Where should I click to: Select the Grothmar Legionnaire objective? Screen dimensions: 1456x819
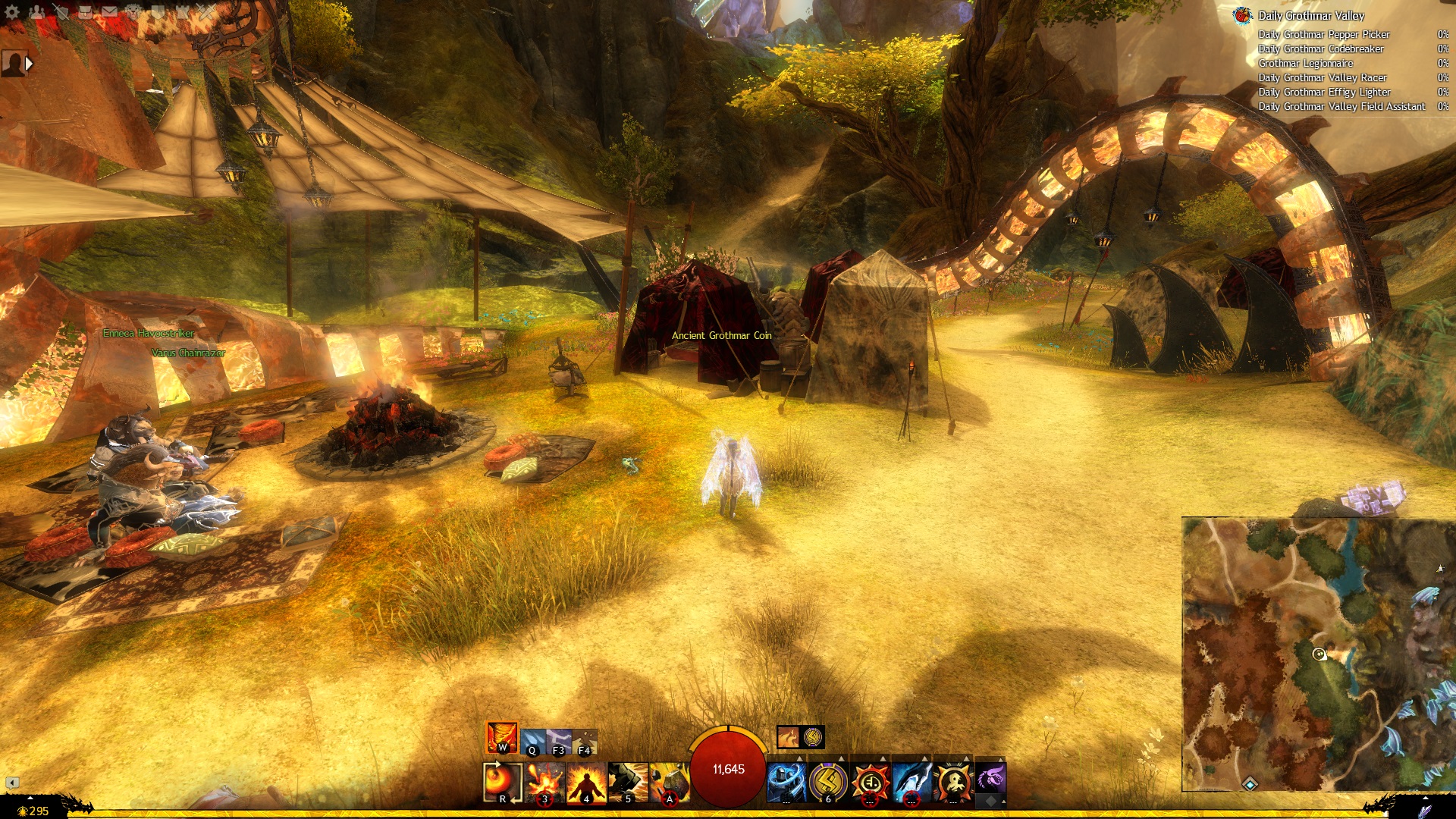click(1305, 63)
